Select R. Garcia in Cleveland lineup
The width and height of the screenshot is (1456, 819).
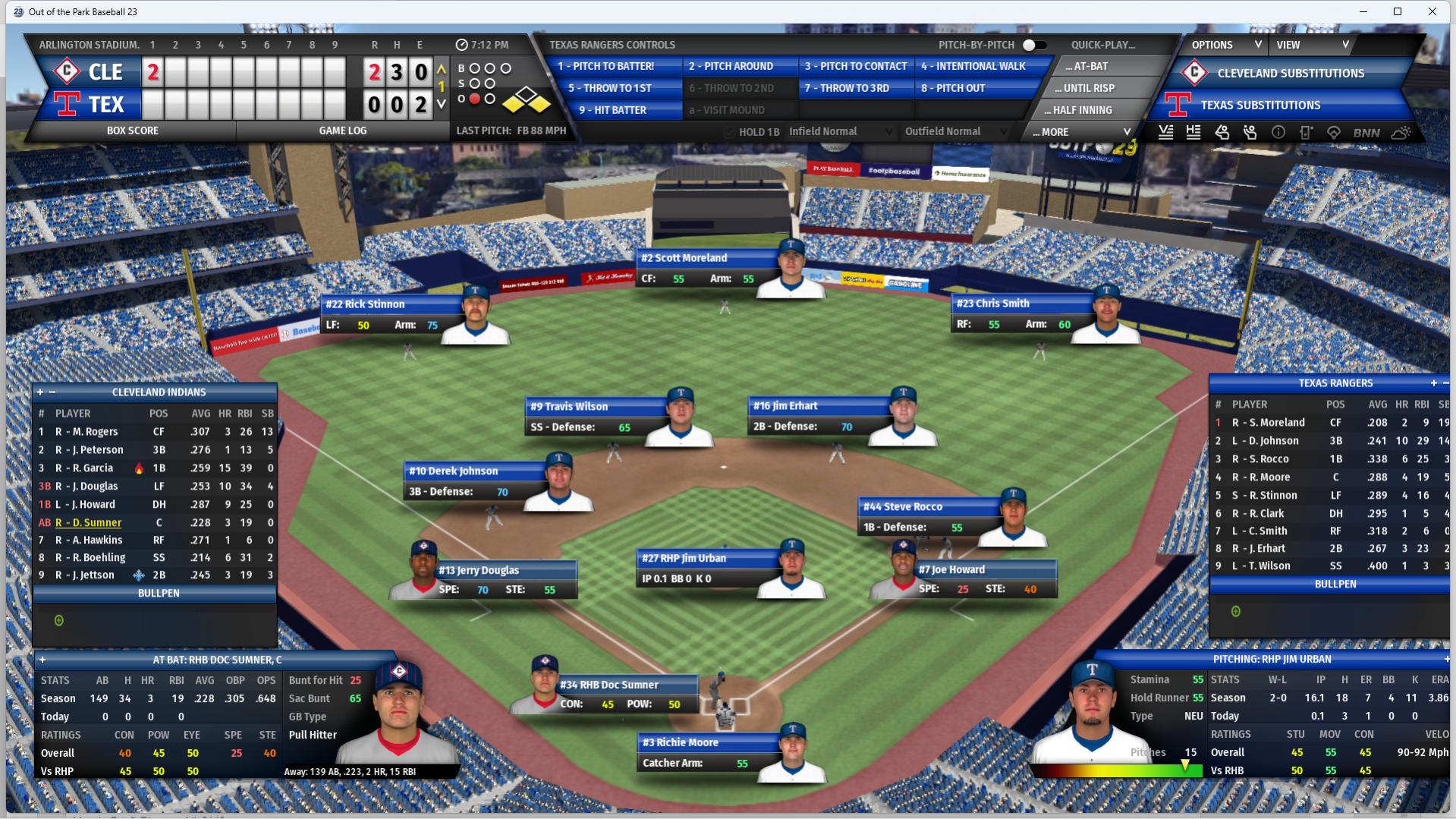(93, 468)
